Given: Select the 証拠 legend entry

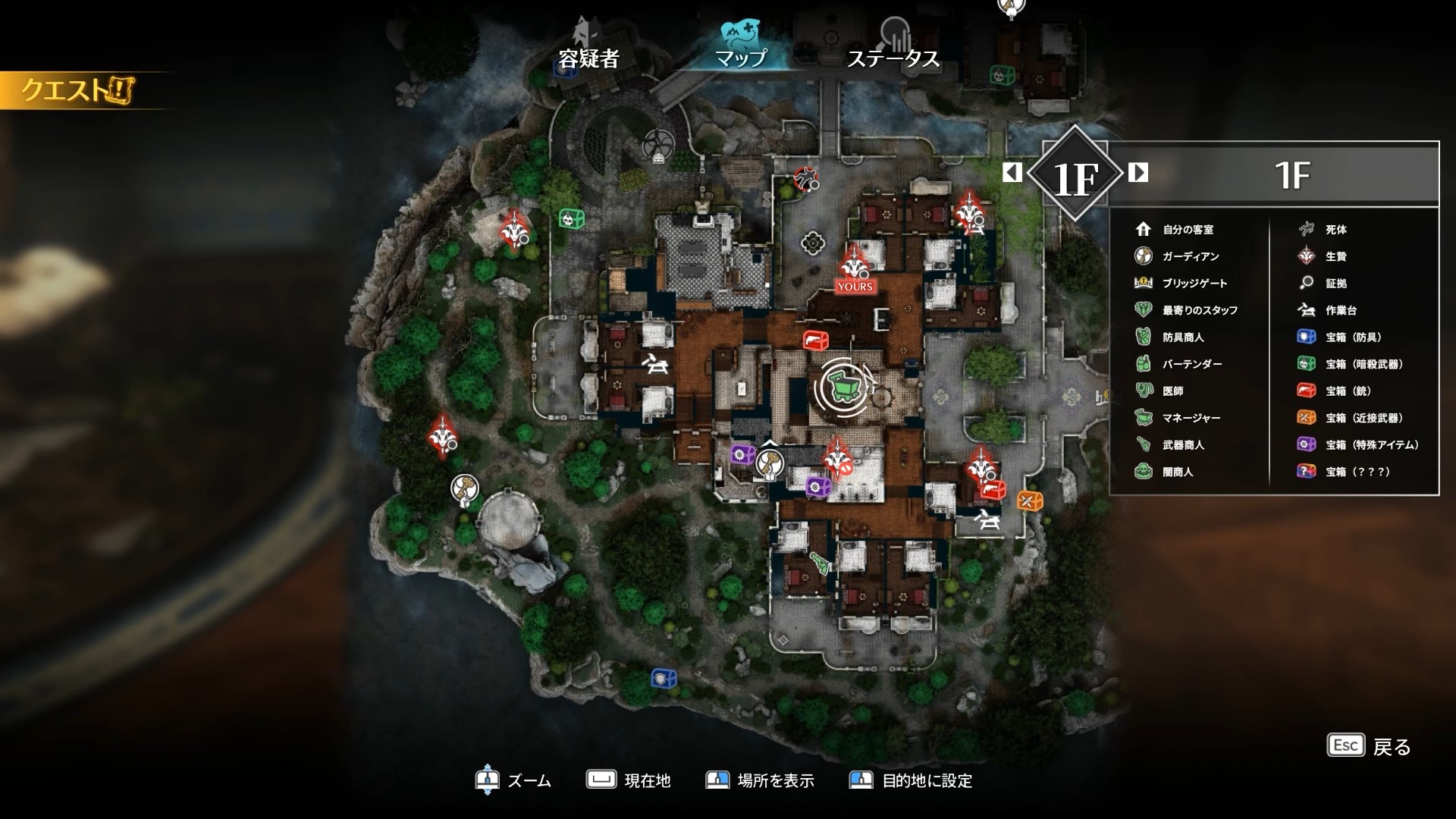Looking at the screenshot, I should (1335, 283).
